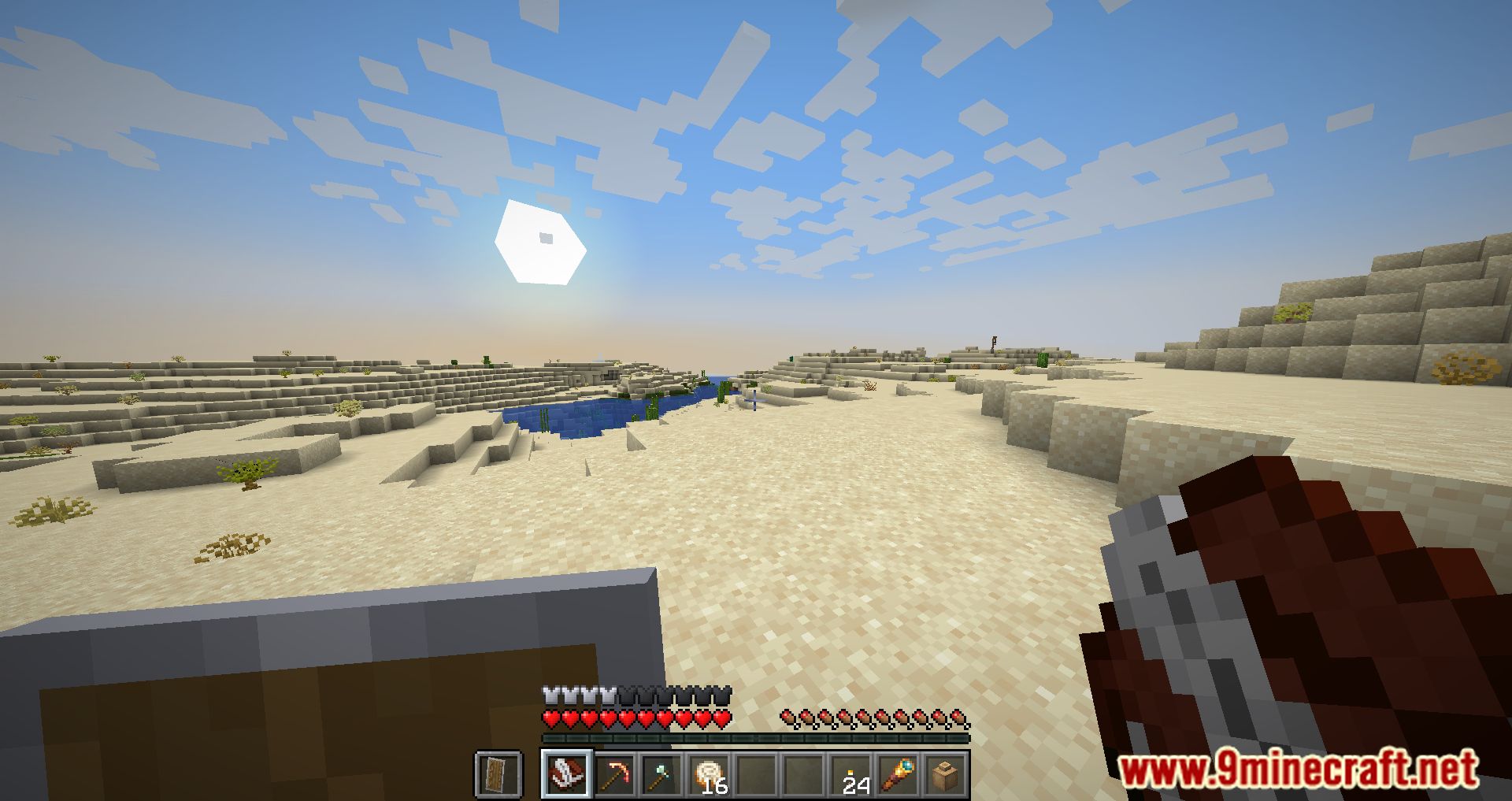Image resolution: width=1512 pixels, height=801 pixels.
Task: Click the held saddle item in hand
Action: pos(1299,630)
